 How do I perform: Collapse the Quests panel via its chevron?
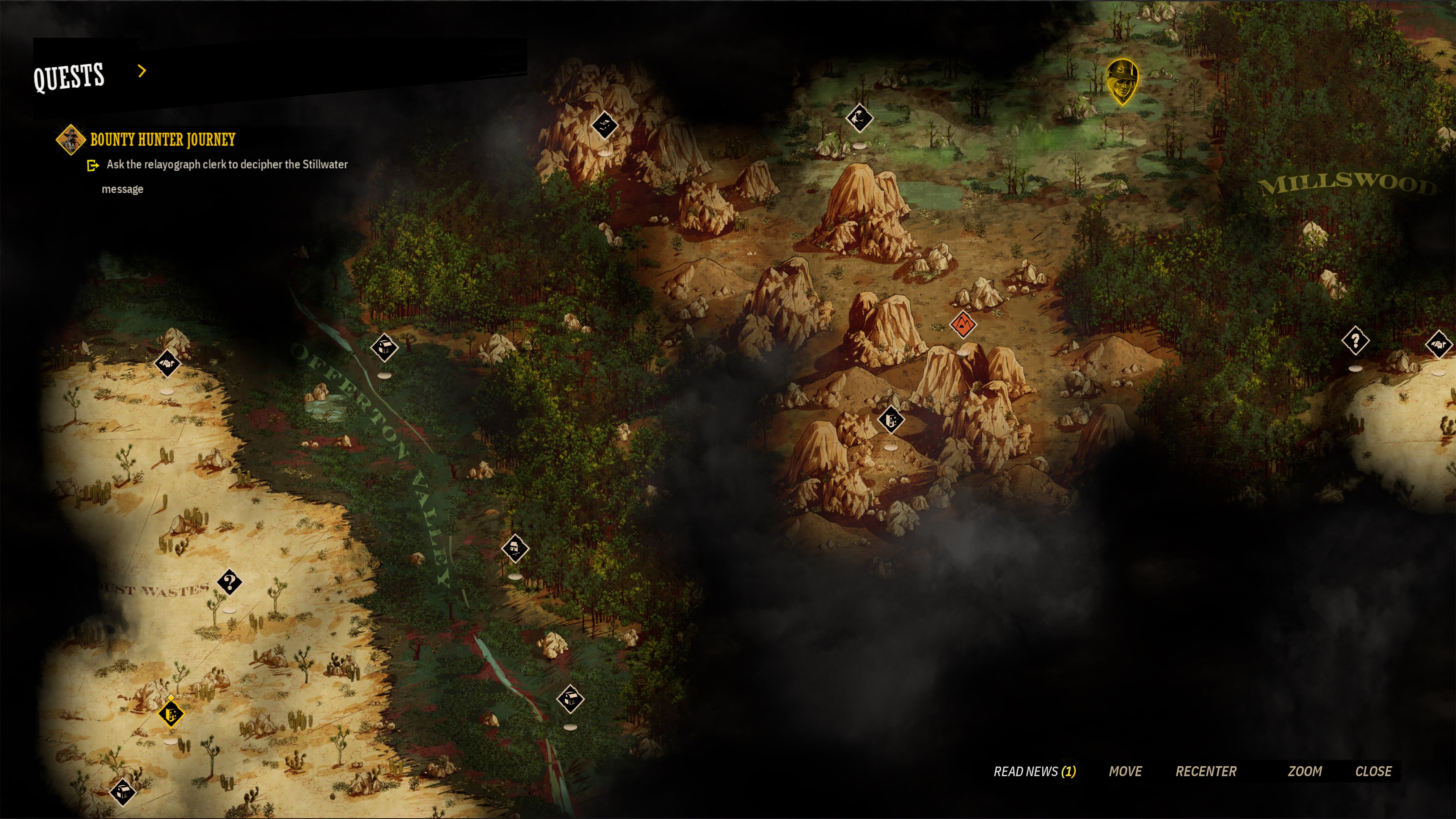[x=141, y=72]
